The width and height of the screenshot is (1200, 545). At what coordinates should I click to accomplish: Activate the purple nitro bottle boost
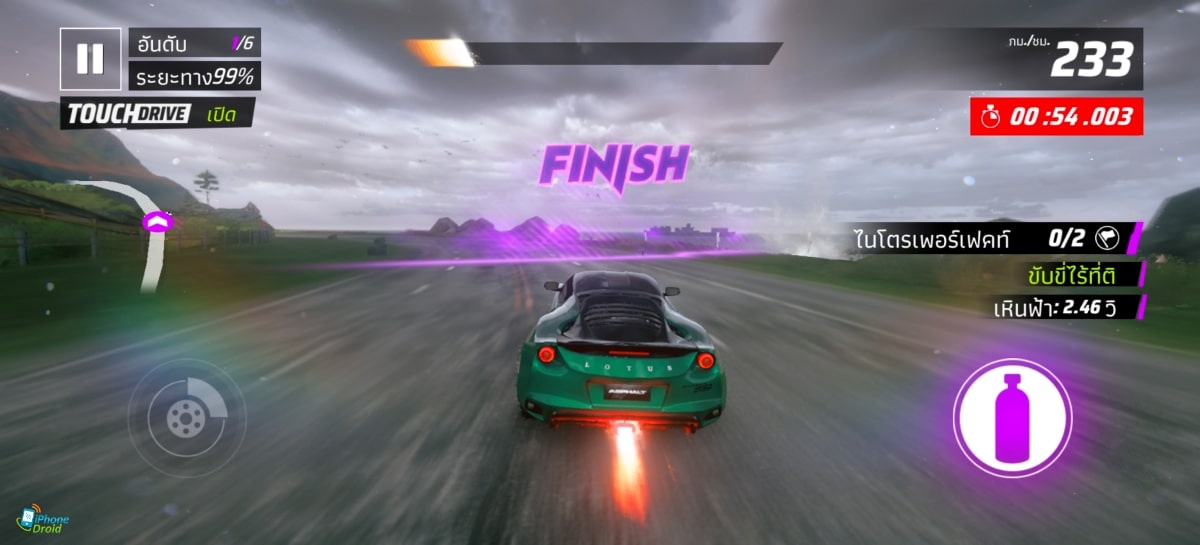pyautogui.click(x=1012, y=416)
